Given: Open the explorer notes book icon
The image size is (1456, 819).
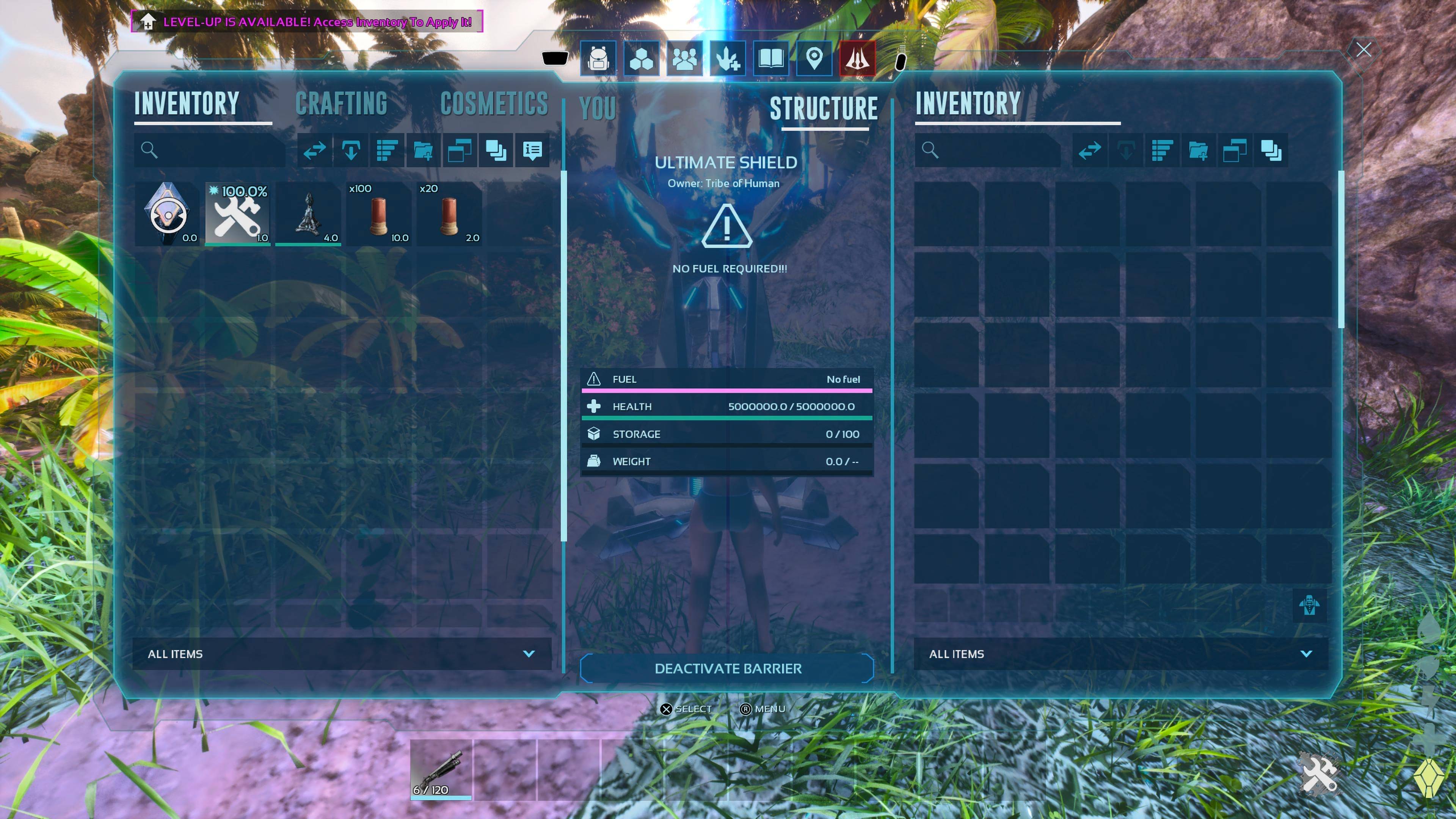Looking at the screenshot, I should coord(771,59).
